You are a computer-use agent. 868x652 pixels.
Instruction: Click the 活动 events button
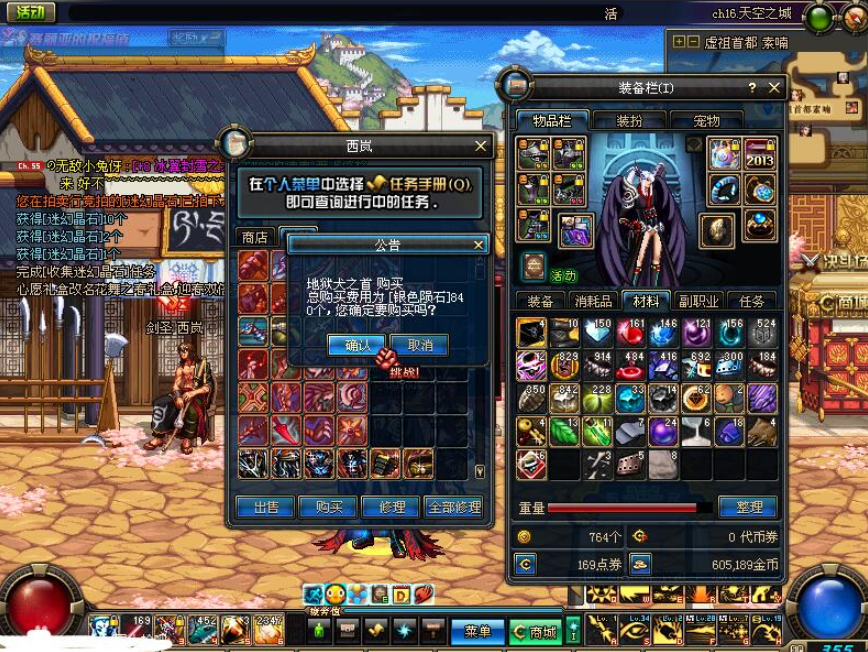click(x=30, y=13)
